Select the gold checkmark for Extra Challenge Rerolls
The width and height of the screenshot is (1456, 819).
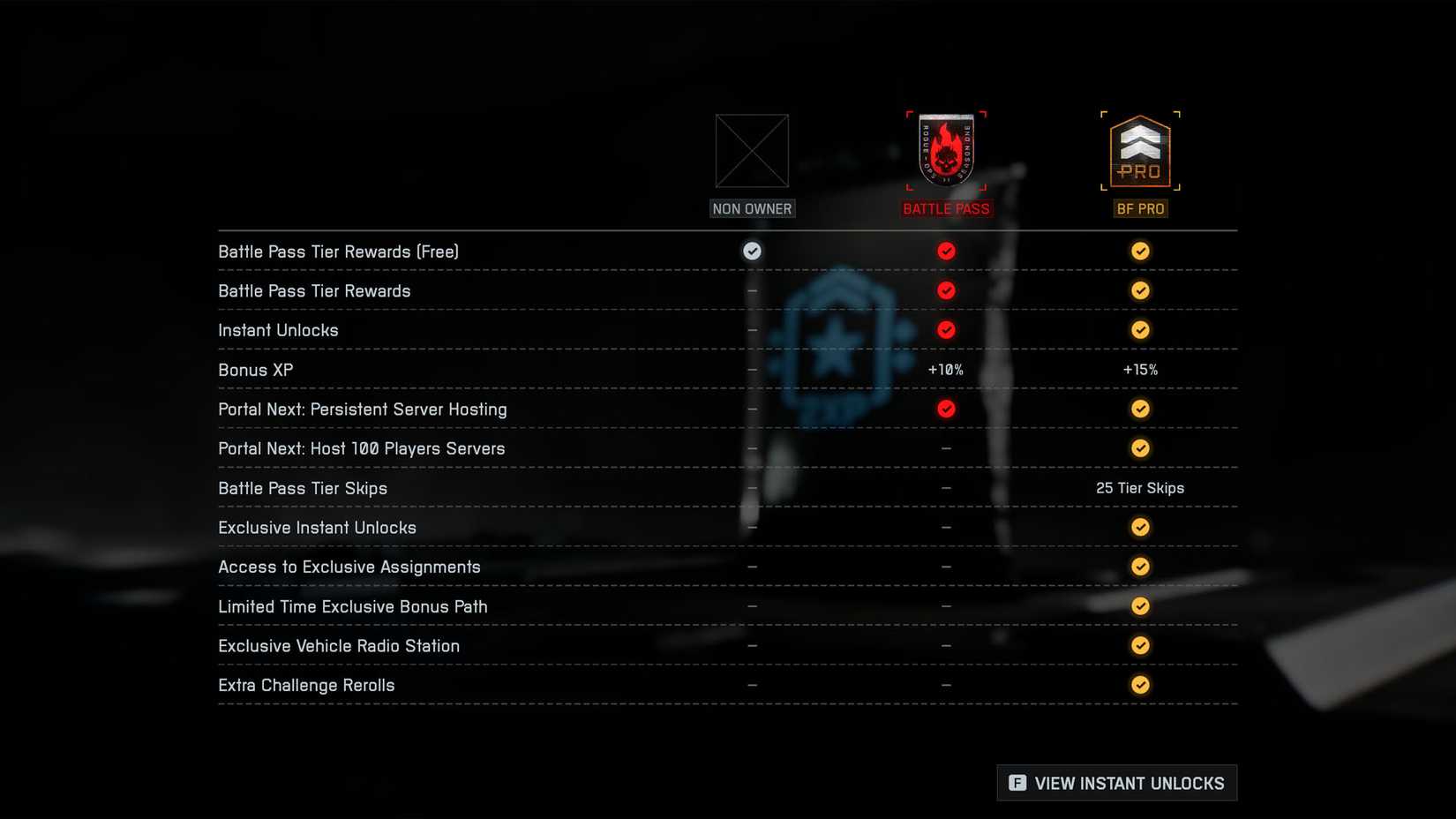(1140, 685)
